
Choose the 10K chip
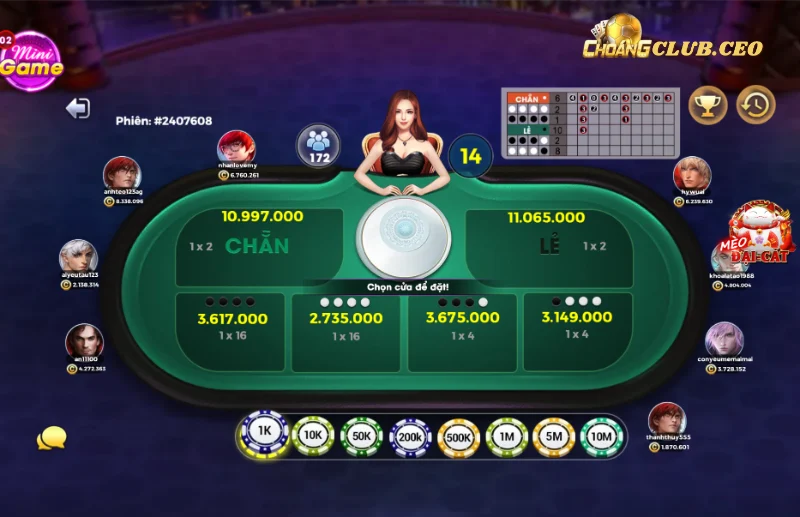tap(313, 436)
